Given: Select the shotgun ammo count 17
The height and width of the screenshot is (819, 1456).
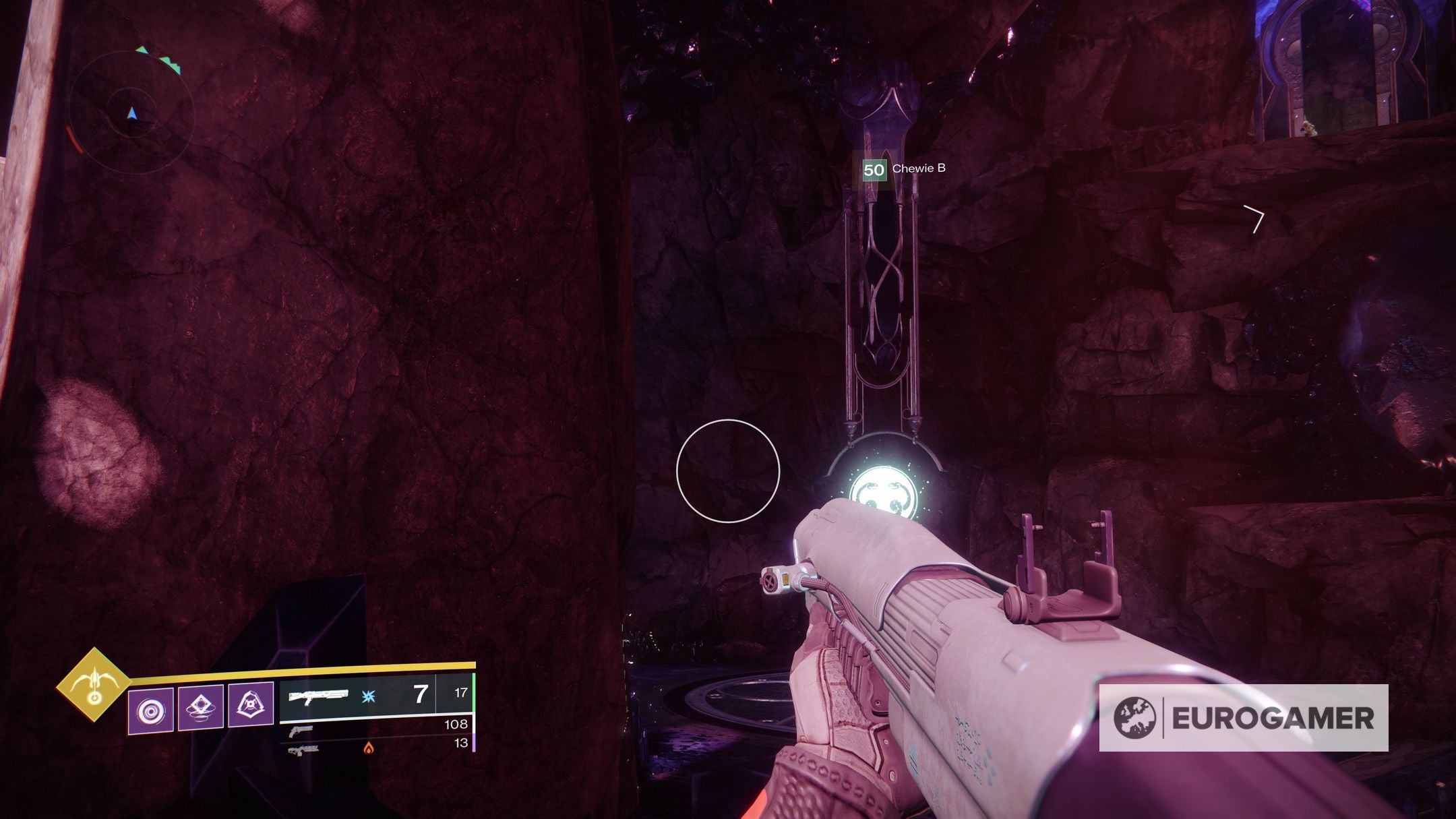Looking at the screenshot, I should click(x=460, y=694).
